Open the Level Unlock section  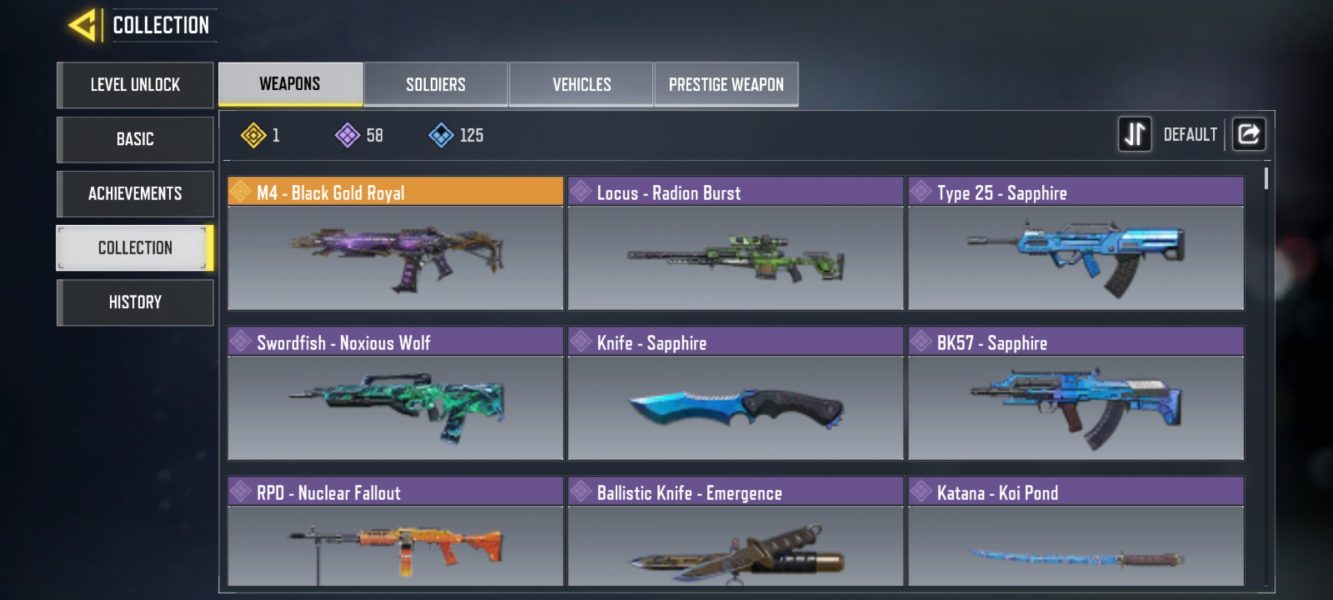(x=135, y=85)
